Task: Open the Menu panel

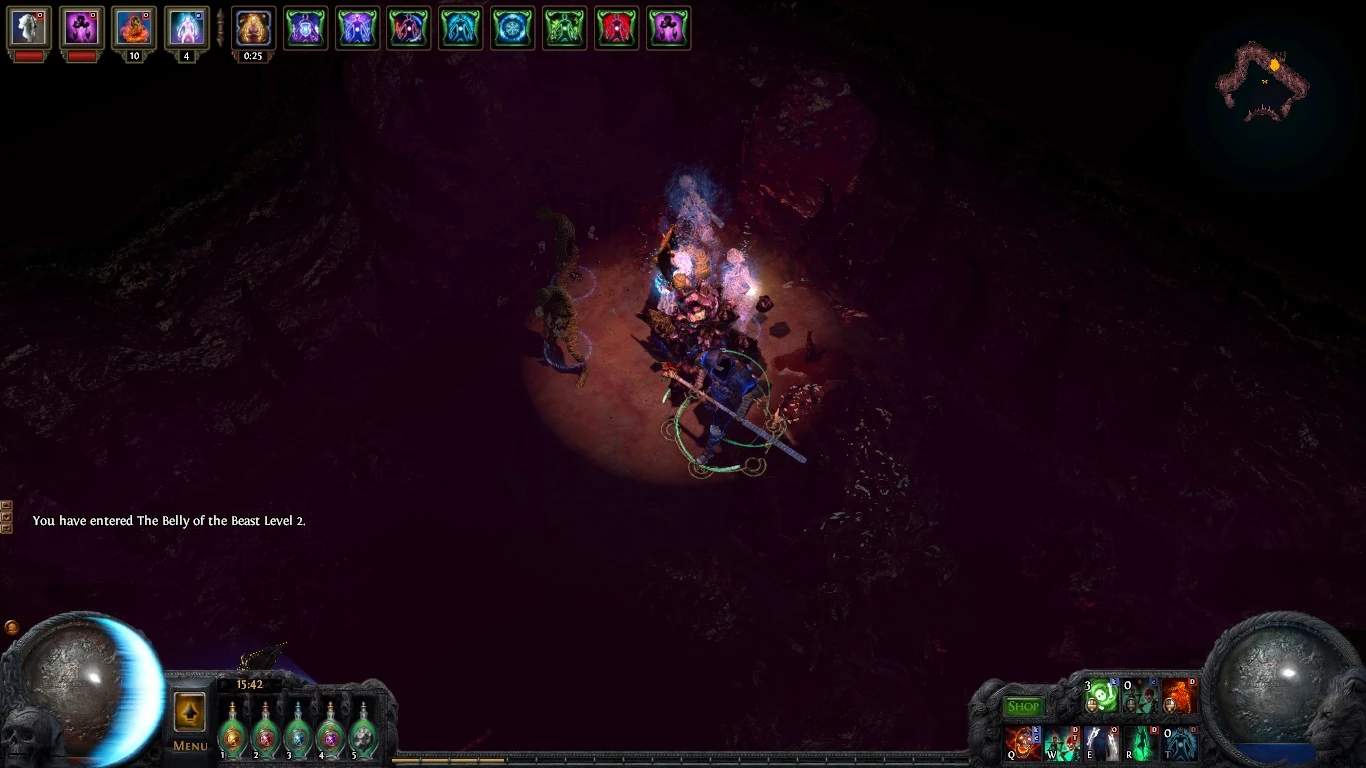Action: click(x=188, y=747)
